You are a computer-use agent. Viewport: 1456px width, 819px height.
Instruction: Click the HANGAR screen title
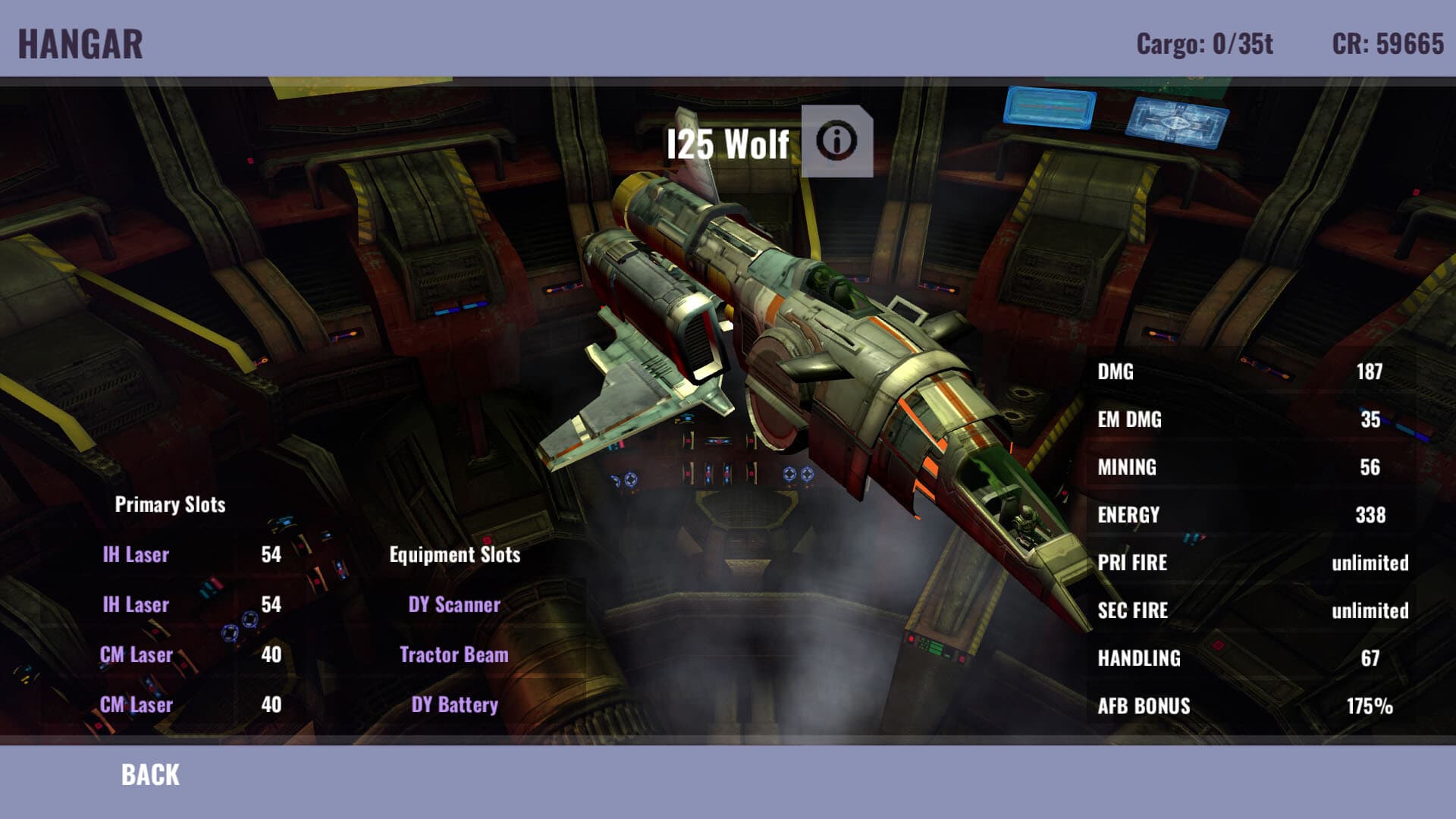(80, 42)
